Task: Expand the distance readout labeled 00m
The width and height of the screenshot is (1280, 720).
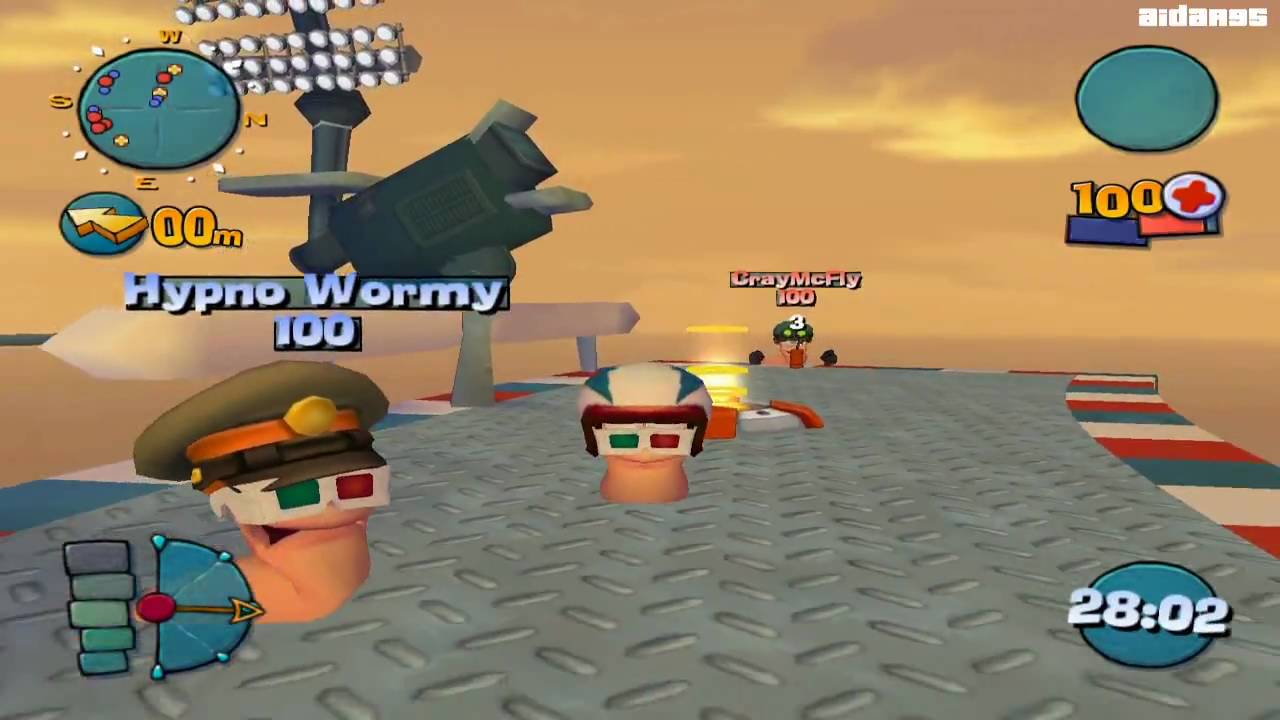Action: (x=198, y=230)
